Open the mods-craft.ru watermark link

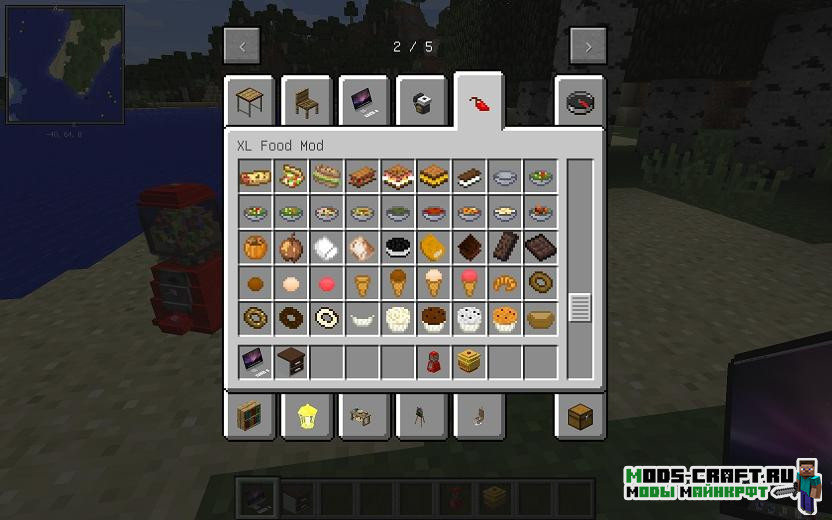(710, 482)
